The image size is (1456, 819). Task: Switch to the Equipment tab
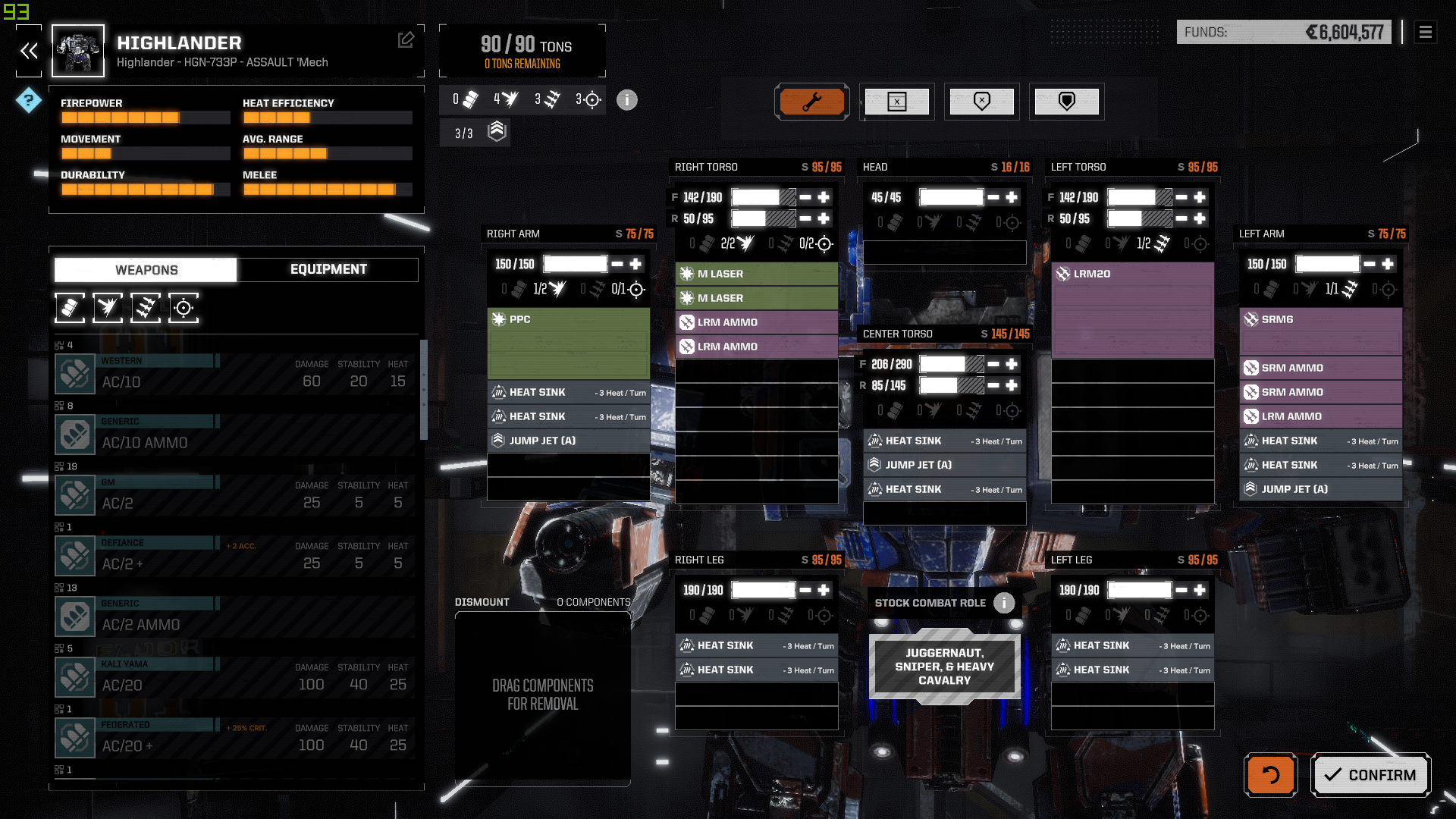coord(328,269)
